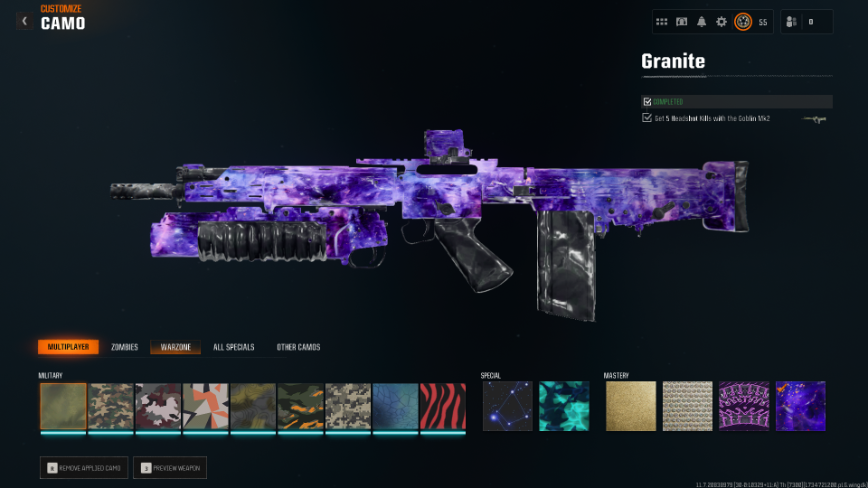This screenshot has height=488, width=868.
Task: Equip the teal crystal special camo
Action: pyautogui.click(x=564, y=406)
